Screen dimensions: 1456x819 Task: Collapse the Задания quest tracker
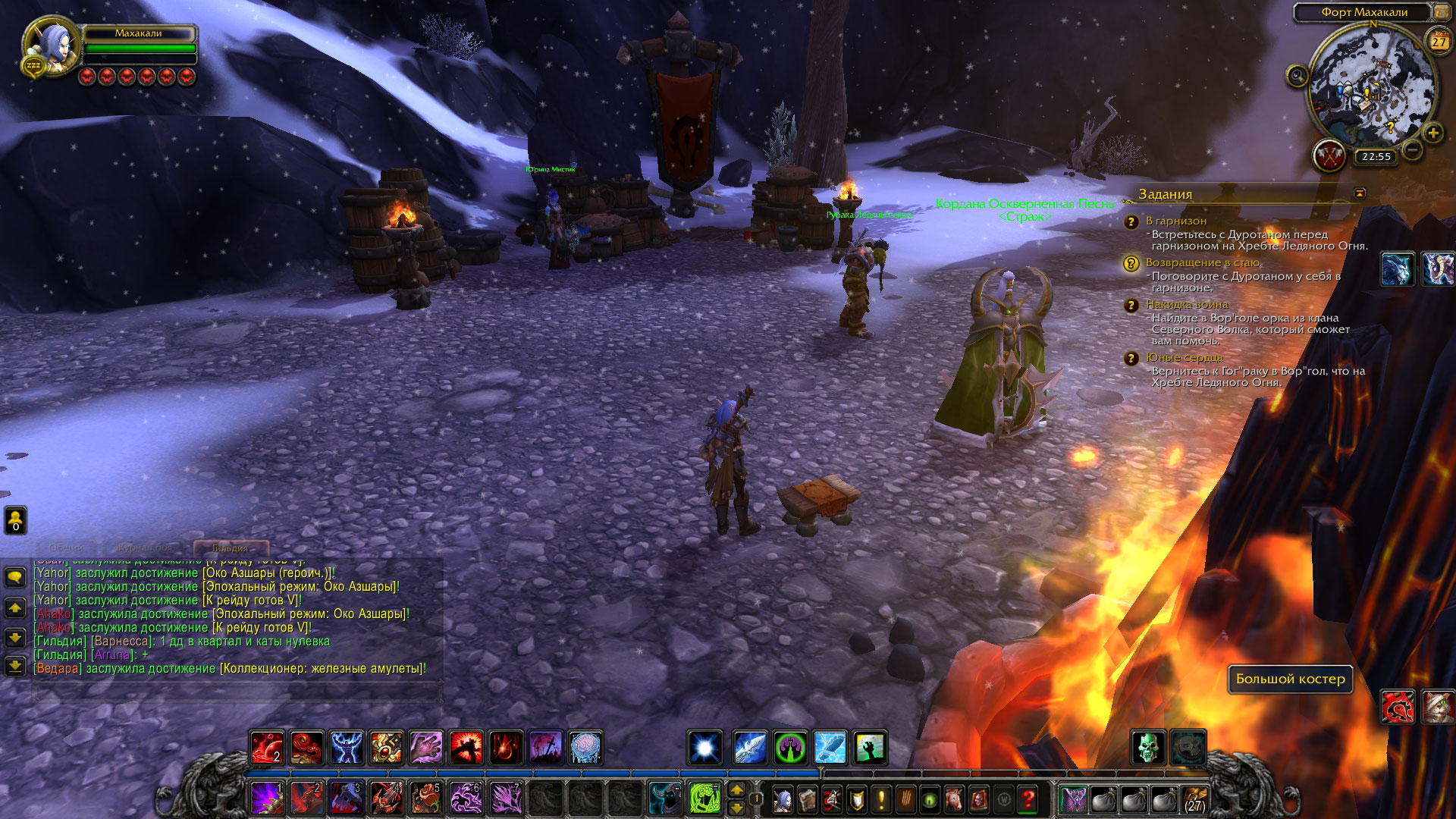(1360, 193)
